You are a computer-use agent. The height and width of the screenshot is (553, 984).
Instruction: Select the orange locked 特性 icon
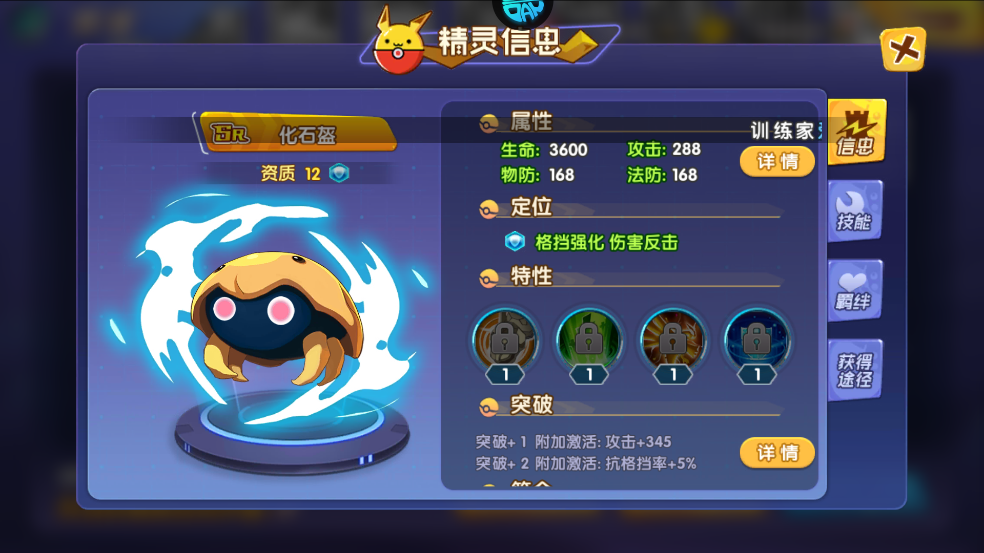pyautogui.click(x=673, y=340)
